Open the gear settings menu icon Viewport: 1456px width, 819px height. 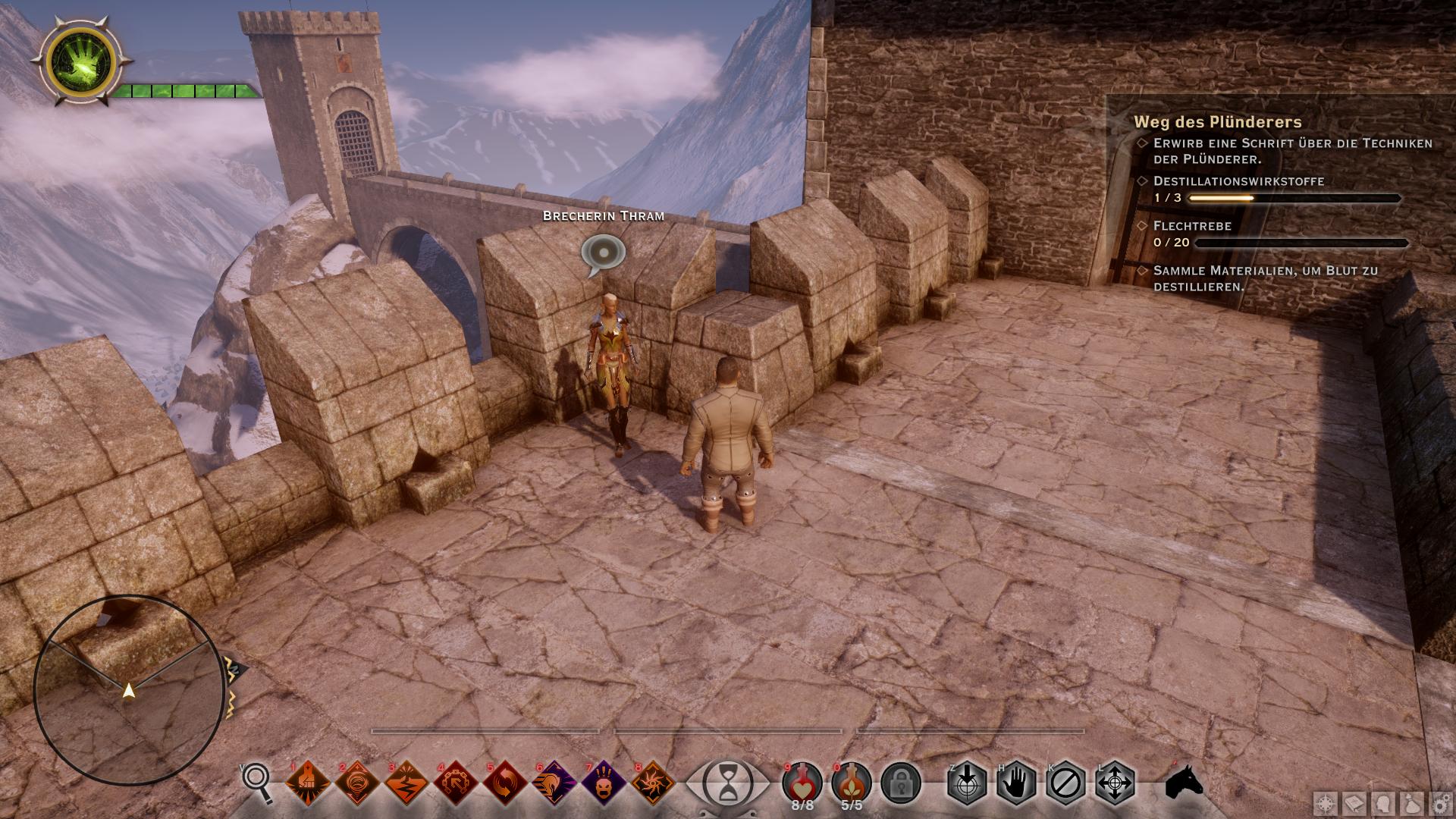1440,804
